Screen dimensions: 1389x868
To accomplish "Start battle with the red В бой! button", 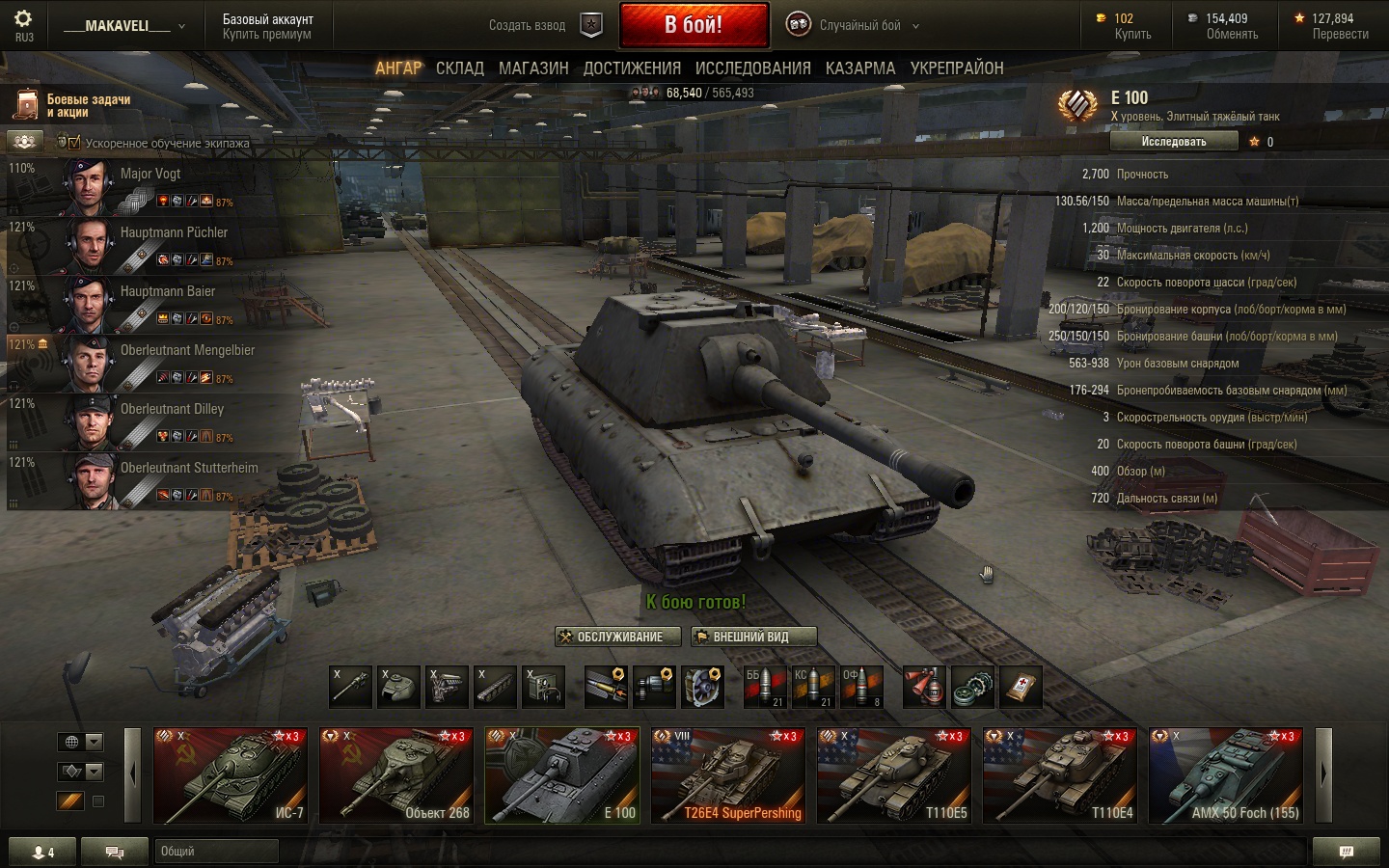I will [694, 25].
